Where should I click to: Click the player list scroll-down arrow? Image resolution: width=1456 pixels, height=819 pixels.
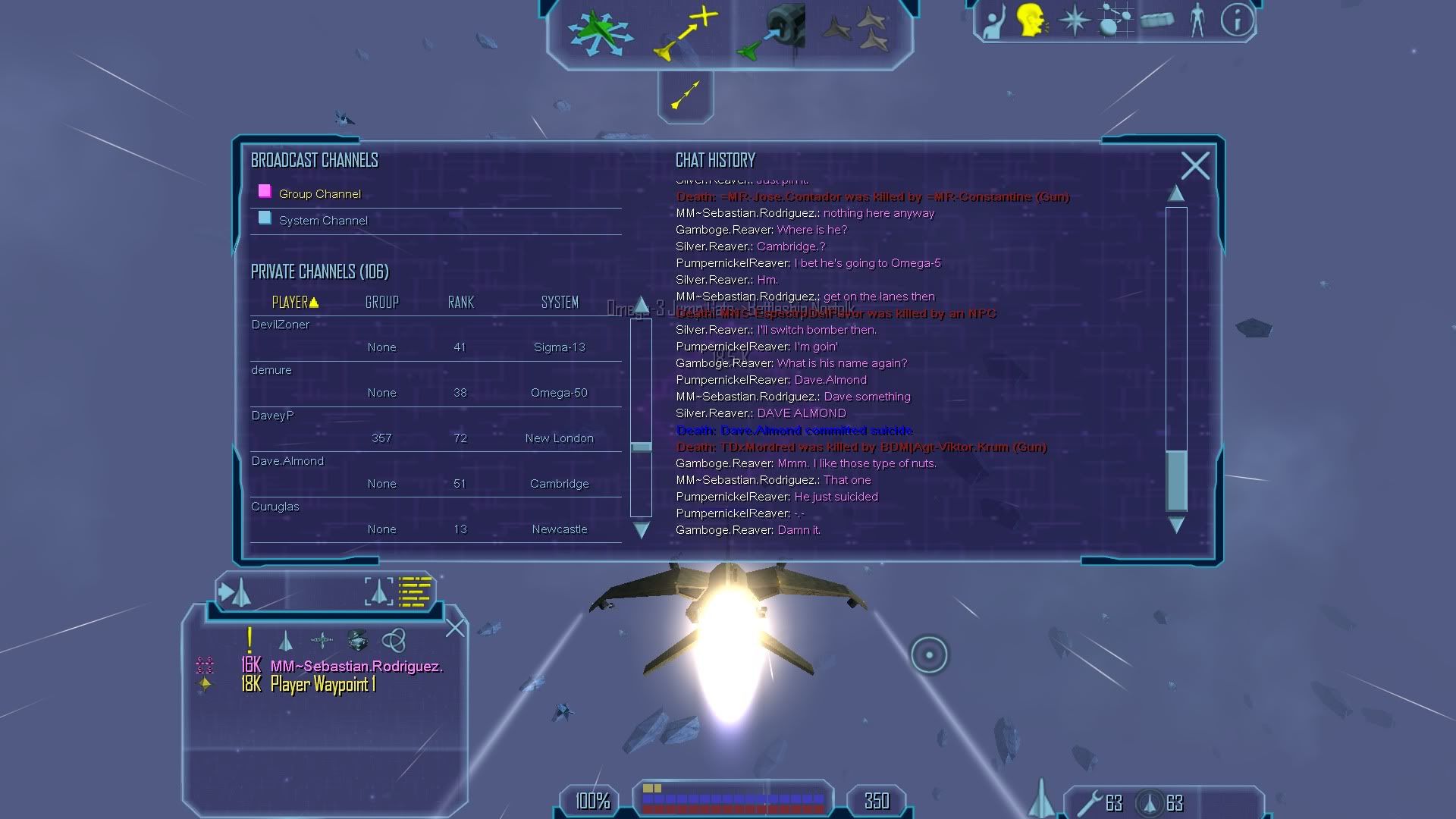[x=641, y=530]
